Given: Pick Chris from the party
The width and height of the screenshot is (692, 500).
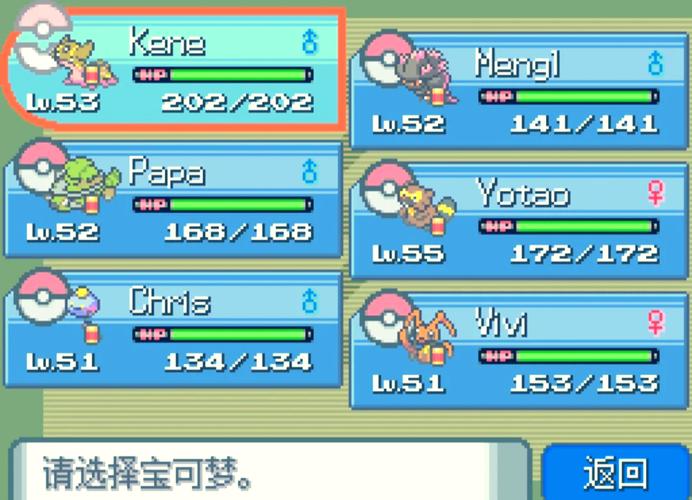Looking at the screenshot, I should click(x=175, y=330).
